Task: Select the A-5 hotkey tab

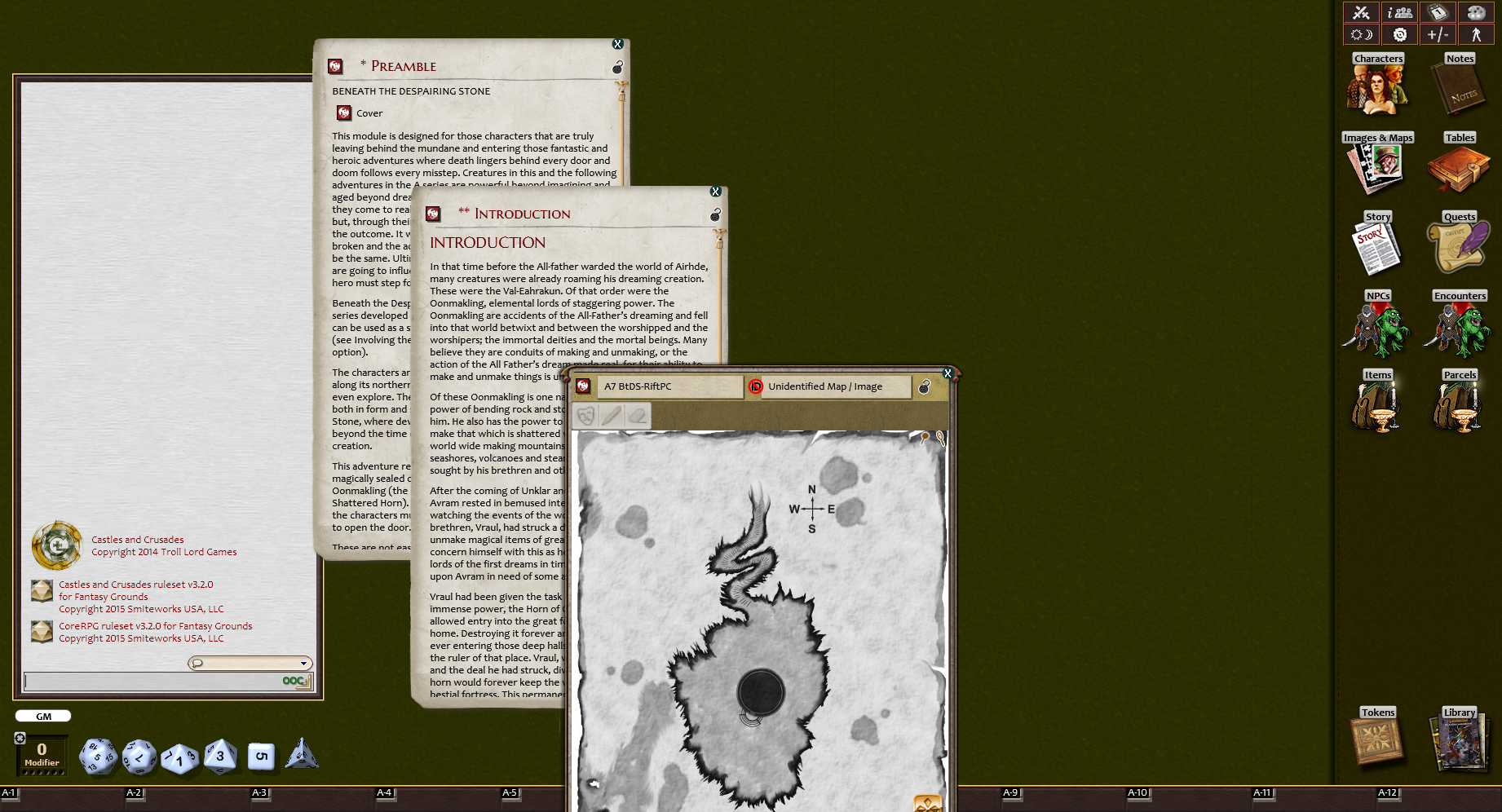Action: tap(510, 792)
